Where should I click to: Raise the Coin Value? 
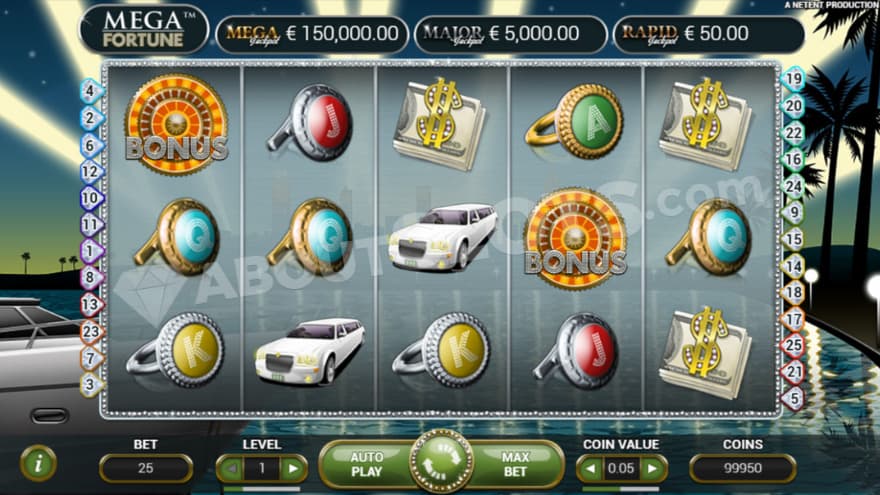point(653,468)
